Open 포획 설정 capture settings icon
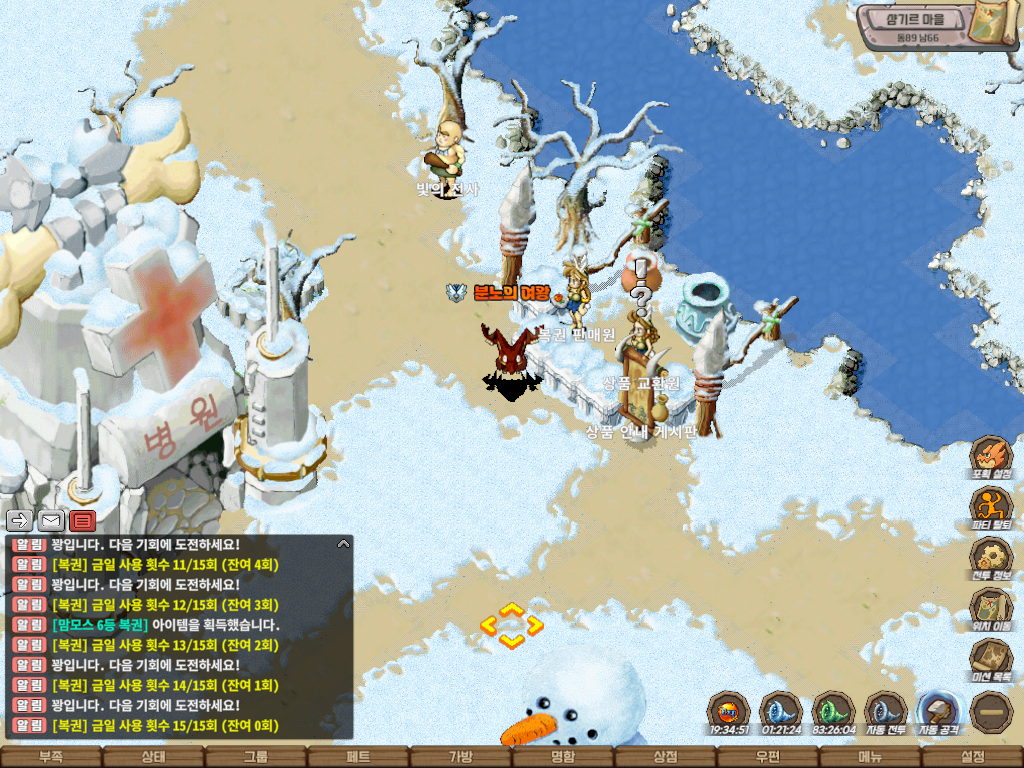The height and width of the screenshot is (768, 1024). [x=991, y=457]
